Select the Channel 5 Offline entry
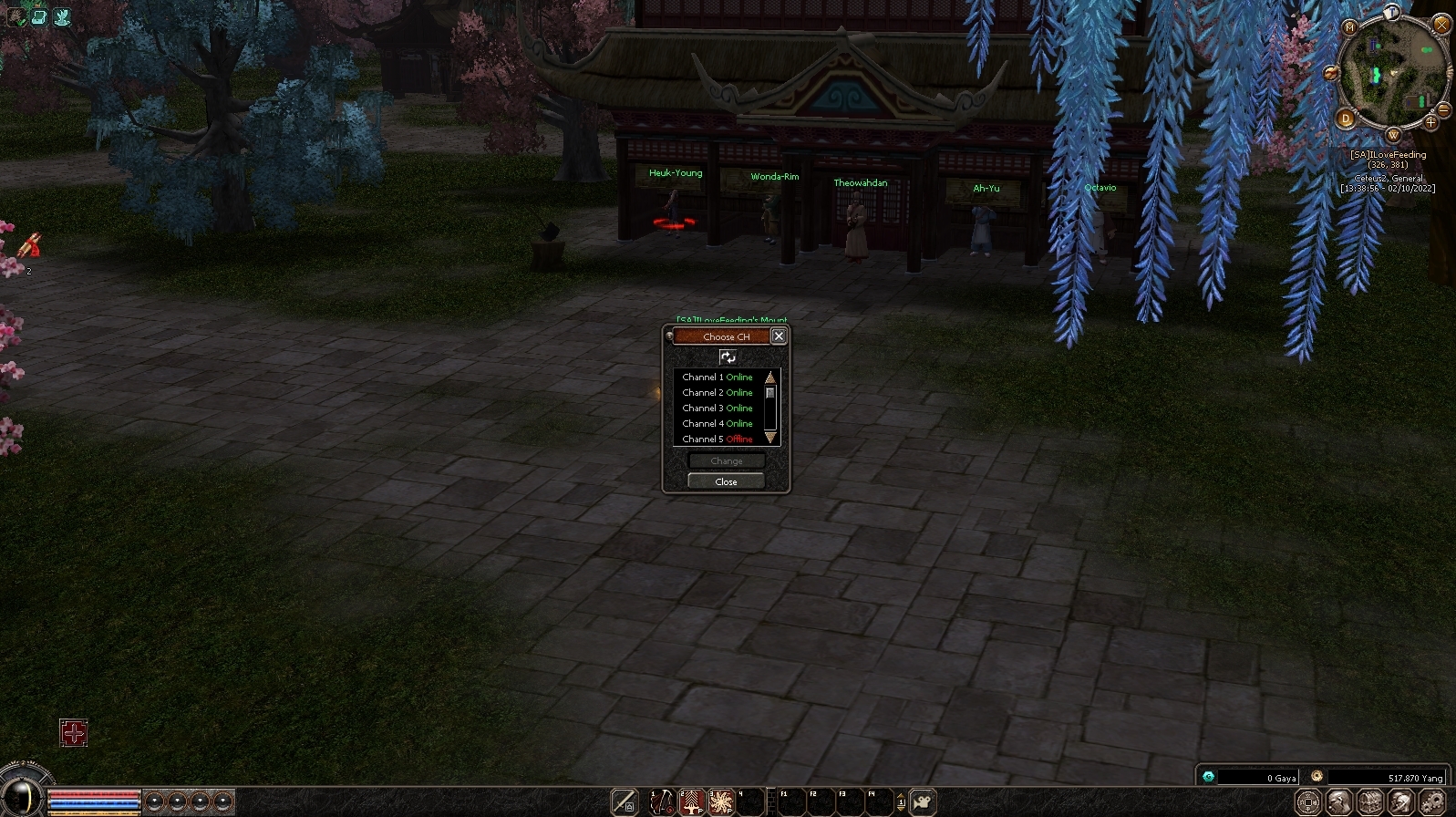This screenshot has width=1456, height=817. tap(717, 439)
